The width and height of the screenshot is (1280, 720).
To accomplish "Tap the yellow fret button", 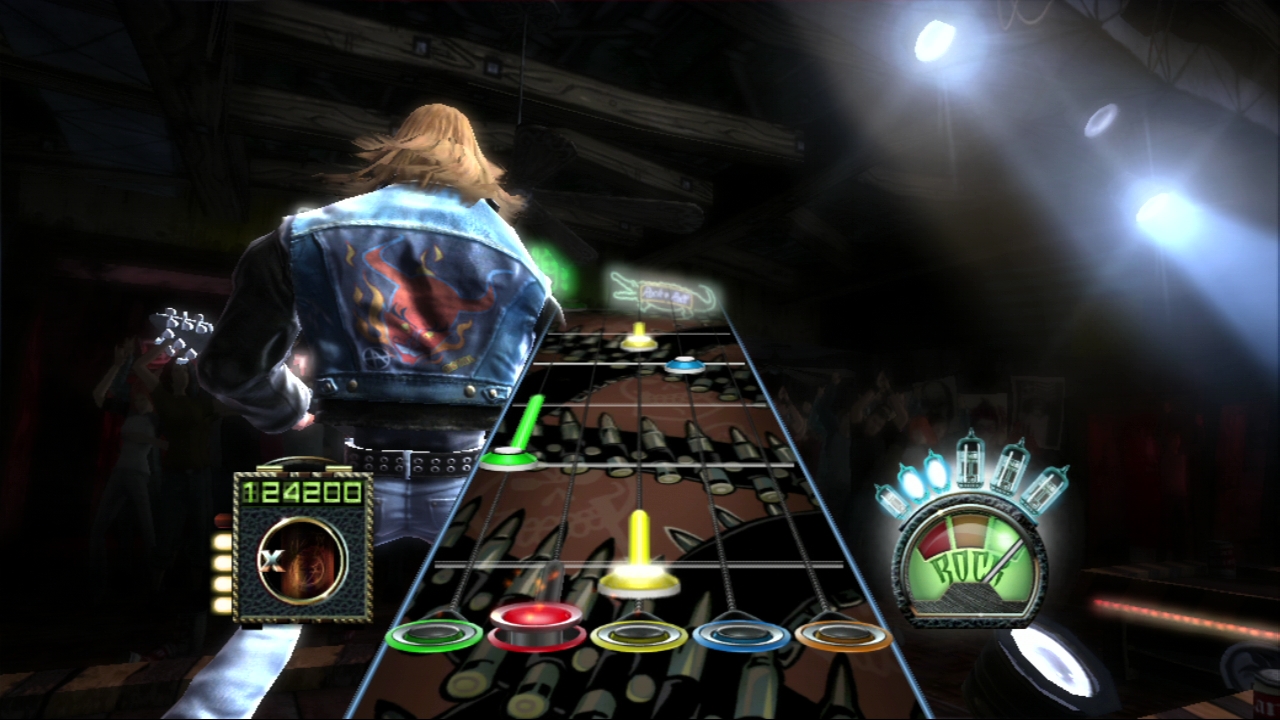I will click(x=639, y=635).
